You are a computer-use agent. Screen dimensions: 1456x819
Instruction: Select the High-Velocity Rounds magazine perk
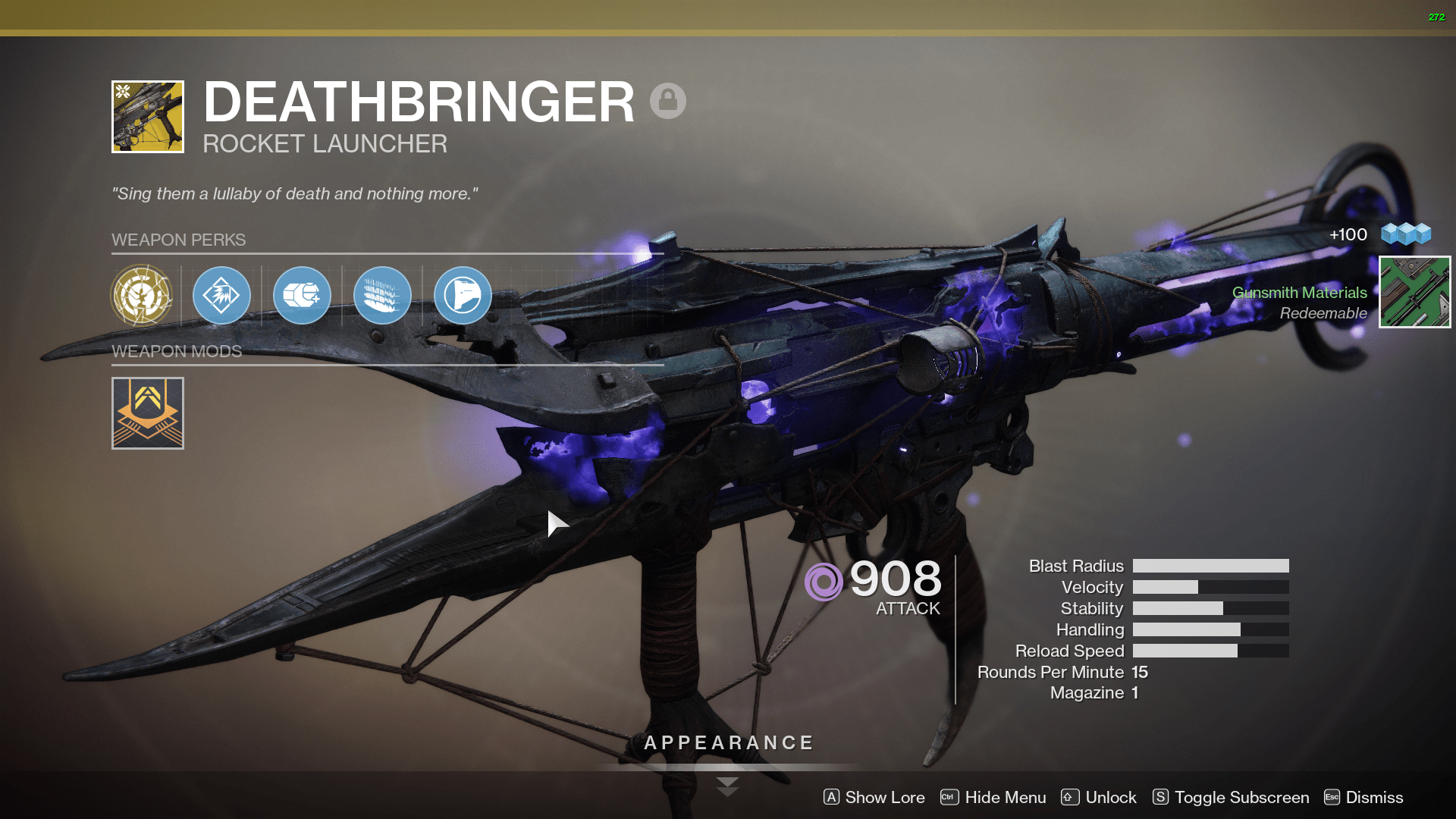tap(302, 296)
